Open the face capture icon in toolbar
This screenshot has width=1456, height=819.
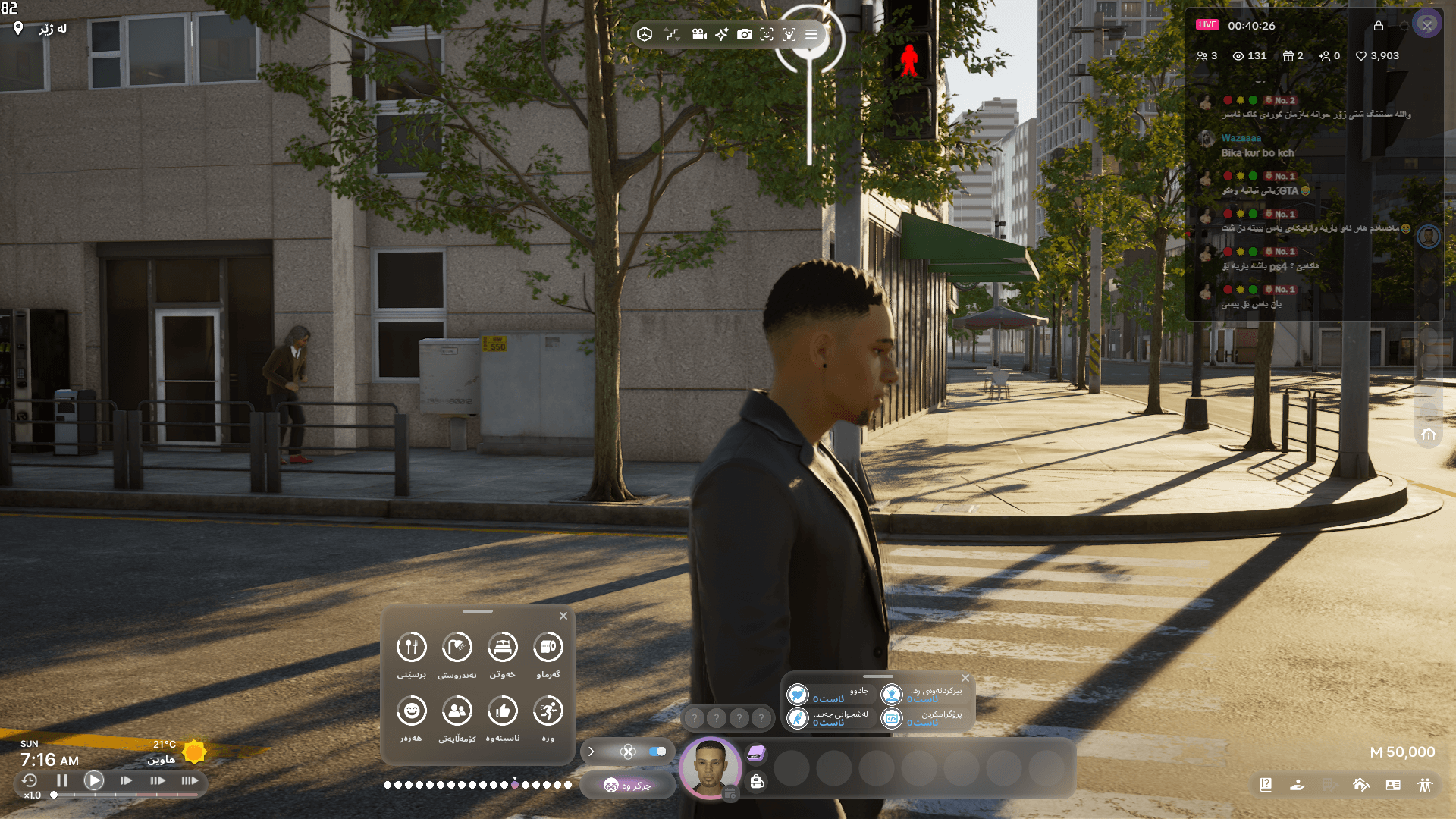pyautogui.click(x=767, y=34)
